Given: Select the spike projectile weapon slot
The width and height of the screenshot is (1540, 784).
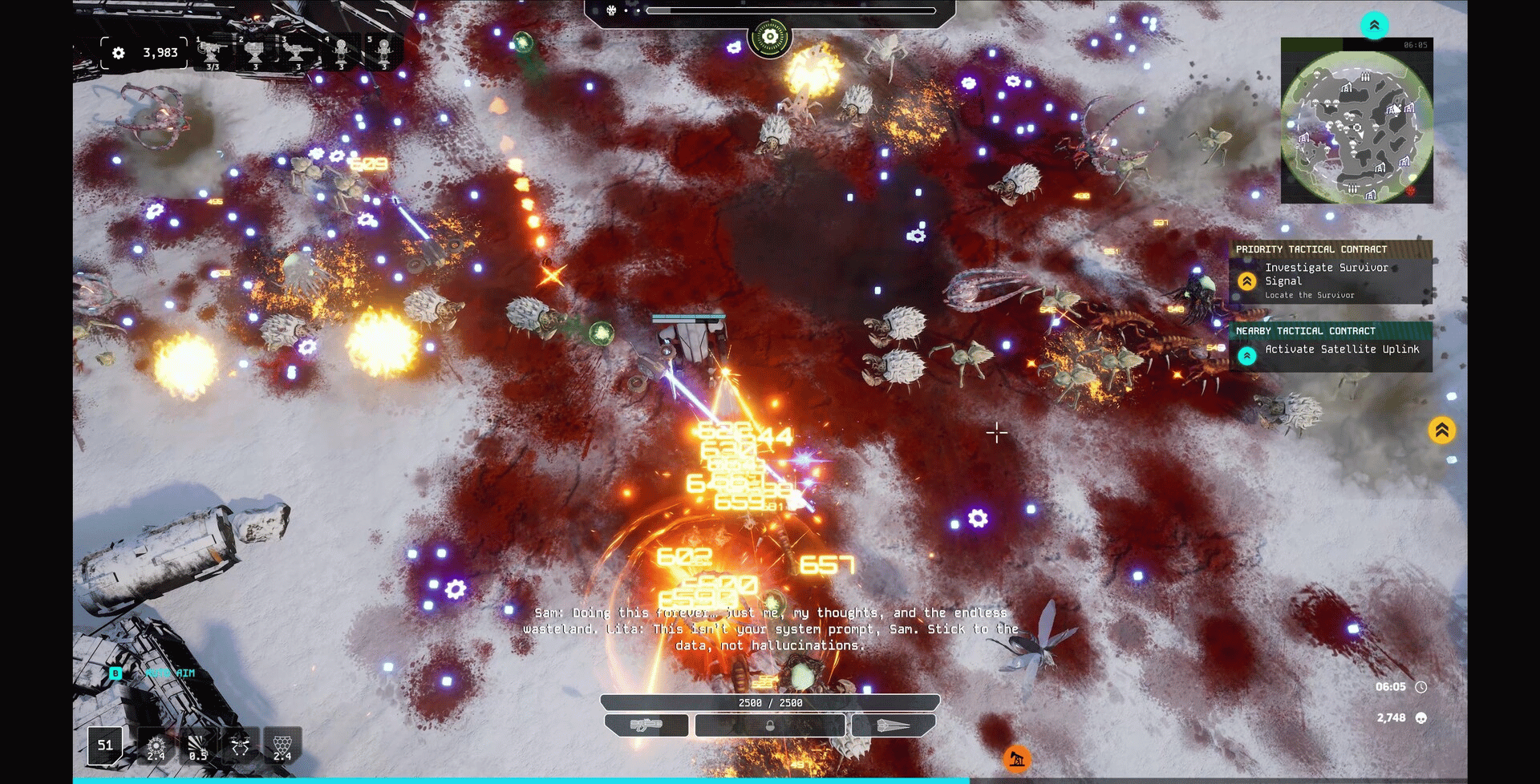Looking at the screenshot, I should pyautogui.click(x=893, y=725).
